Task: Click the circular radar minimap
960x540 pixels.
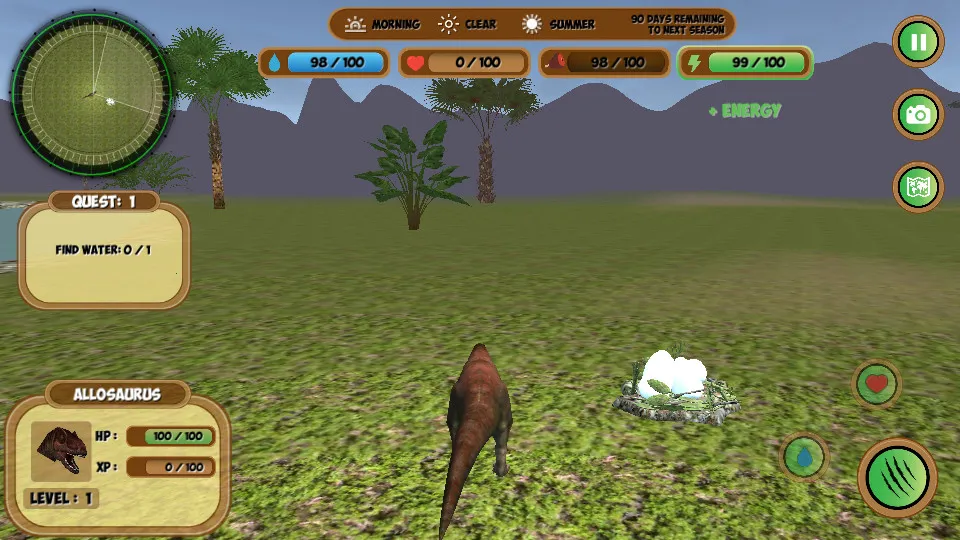Action: pos(92,92)
